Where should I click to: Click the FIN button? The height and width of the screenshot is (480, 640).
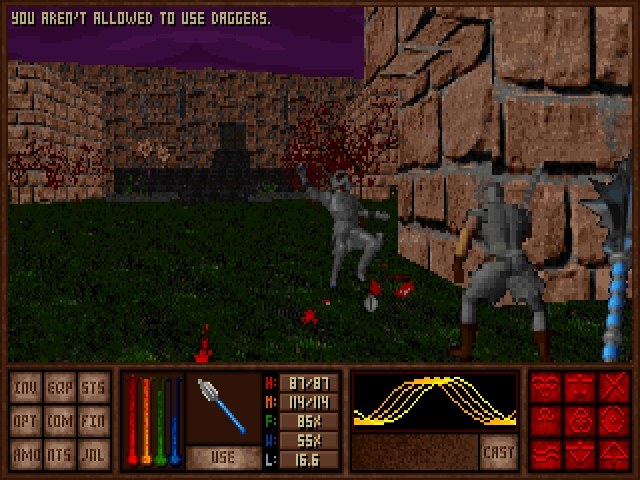[x=92, y=420]
